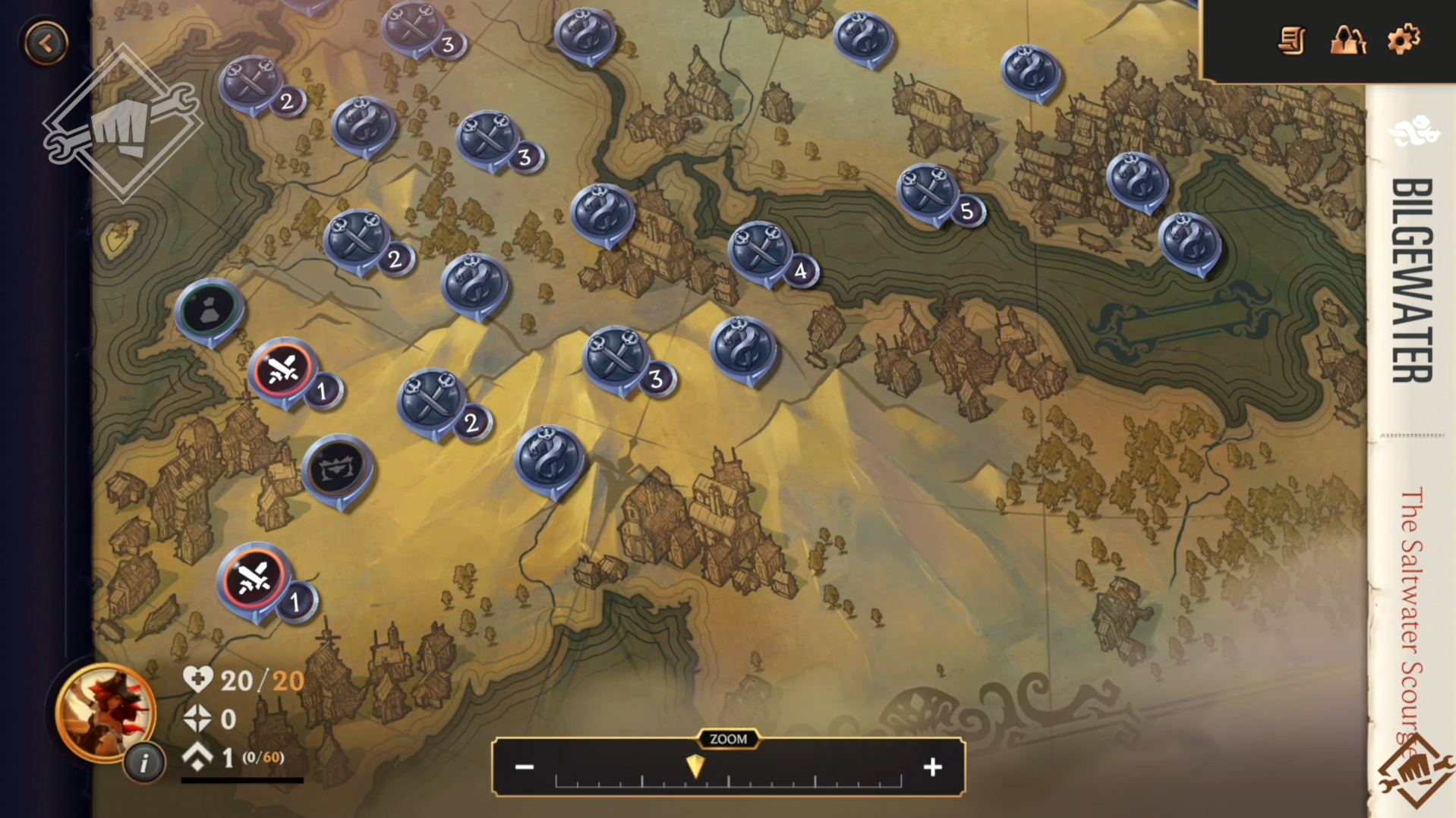Click the yellow zoom slider marker
This screenshot has height=818, width=1456.
[695, 766]
